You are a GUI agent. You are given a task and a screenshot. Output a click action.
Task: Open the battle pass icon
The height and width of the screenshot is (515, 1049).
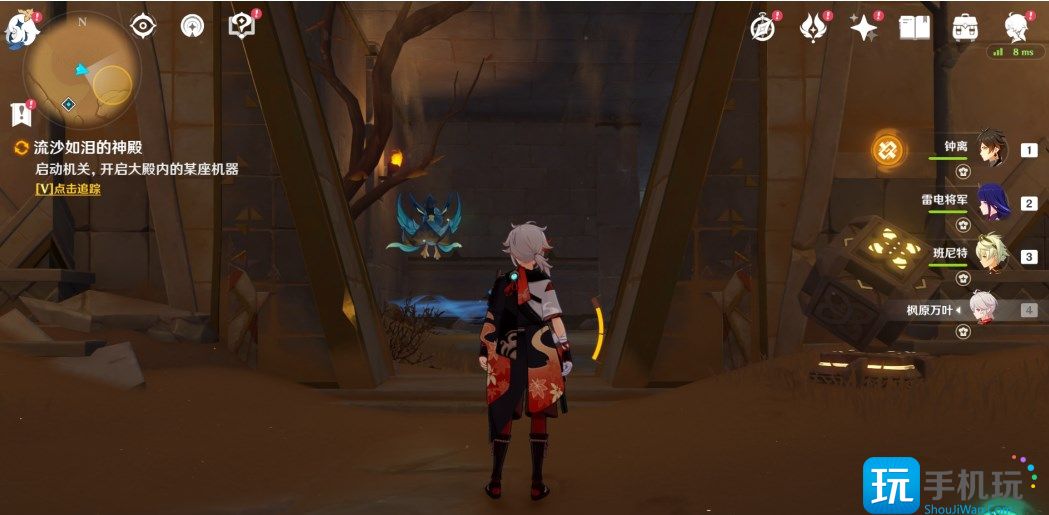click(813, 27)
